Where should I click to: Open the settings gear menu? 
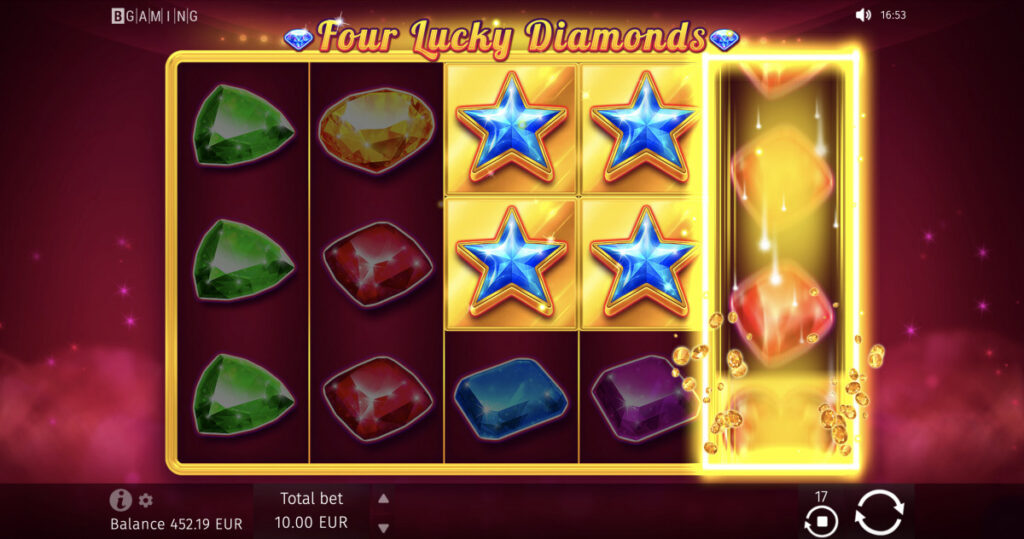[146, 501]
